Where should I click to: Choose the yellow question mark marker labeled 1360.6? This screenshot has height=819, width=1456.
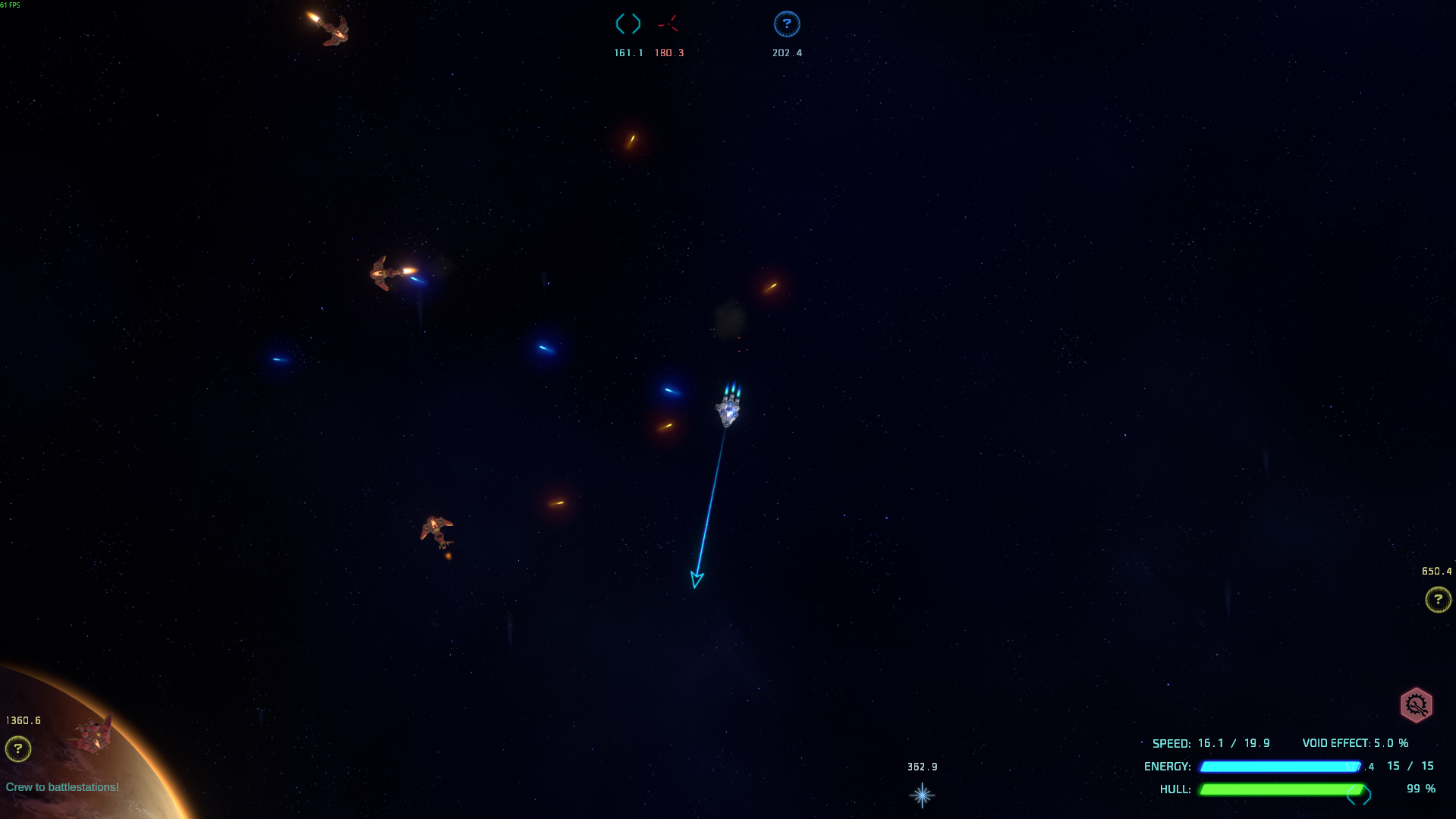[18, 749]
